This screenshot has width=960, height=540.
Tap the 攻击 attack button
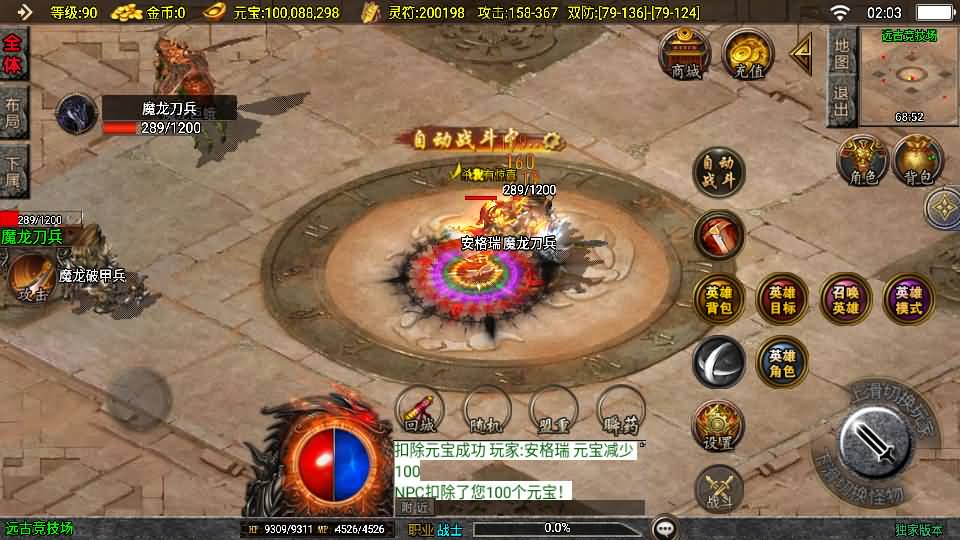pos(33,279)
